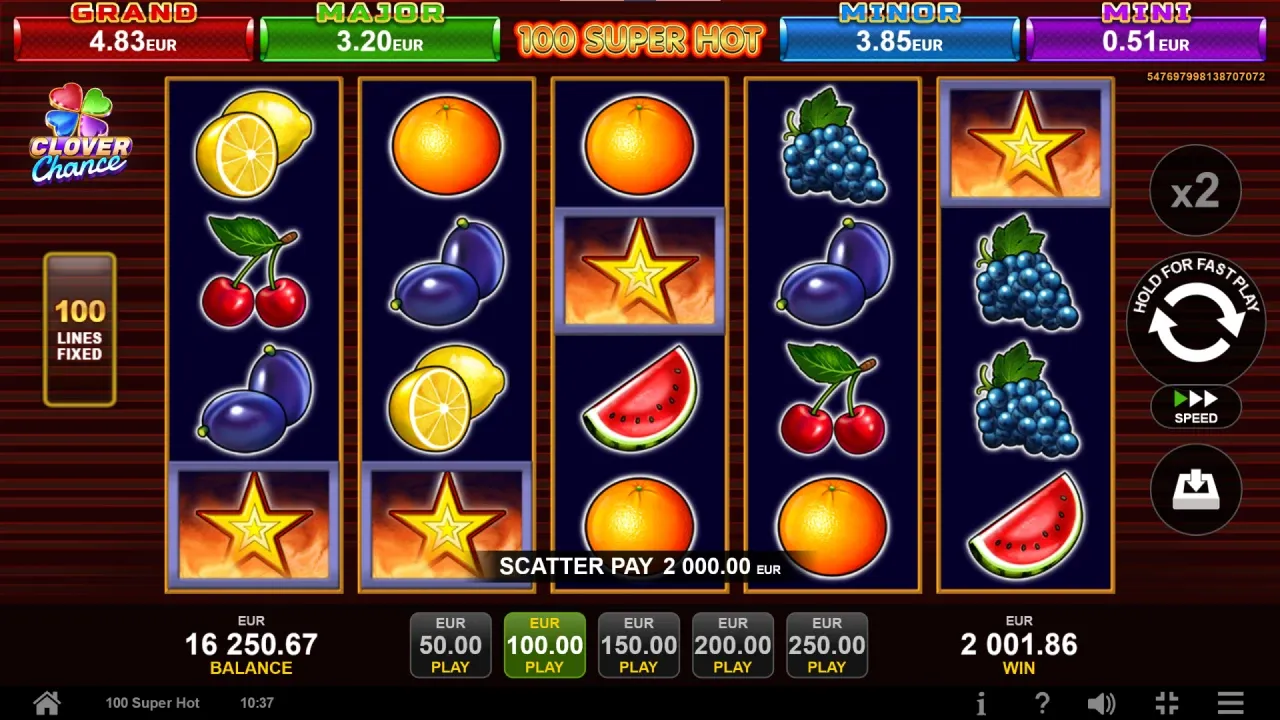Open the hamburger menu

coord(1230,702)
